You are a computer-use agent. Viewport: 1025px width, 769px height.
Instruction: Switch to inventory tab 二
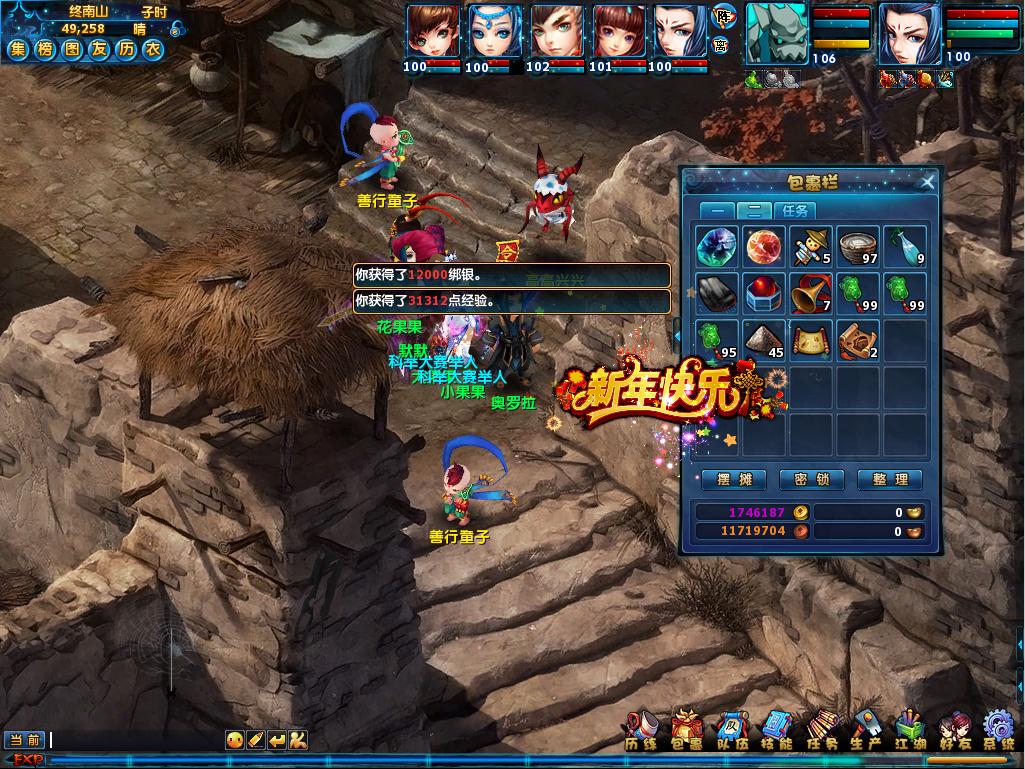pyautogui.click(x=756, y=211)
